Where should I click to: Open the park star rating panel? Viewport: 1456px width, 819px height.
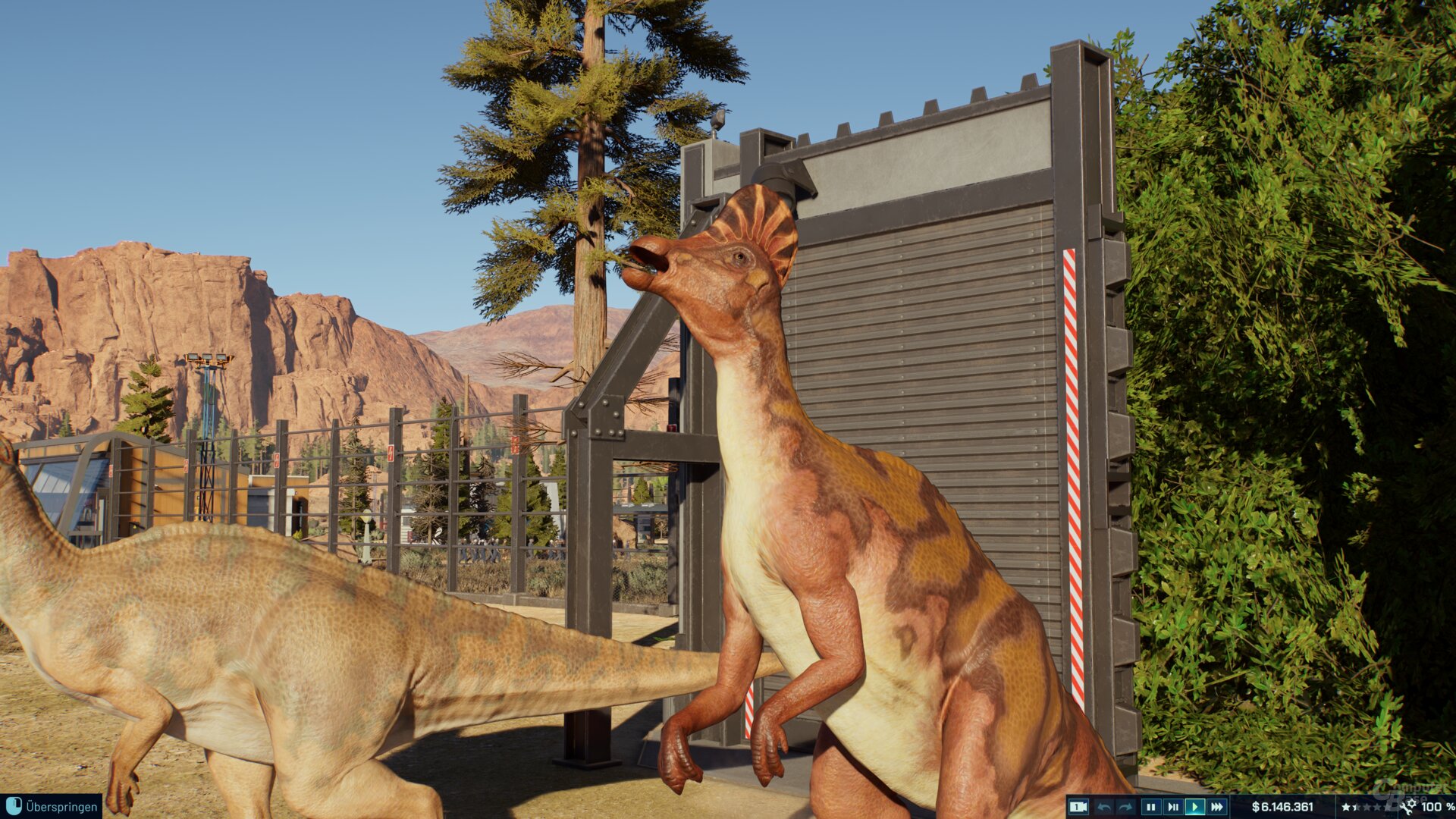click(1365, 807)
